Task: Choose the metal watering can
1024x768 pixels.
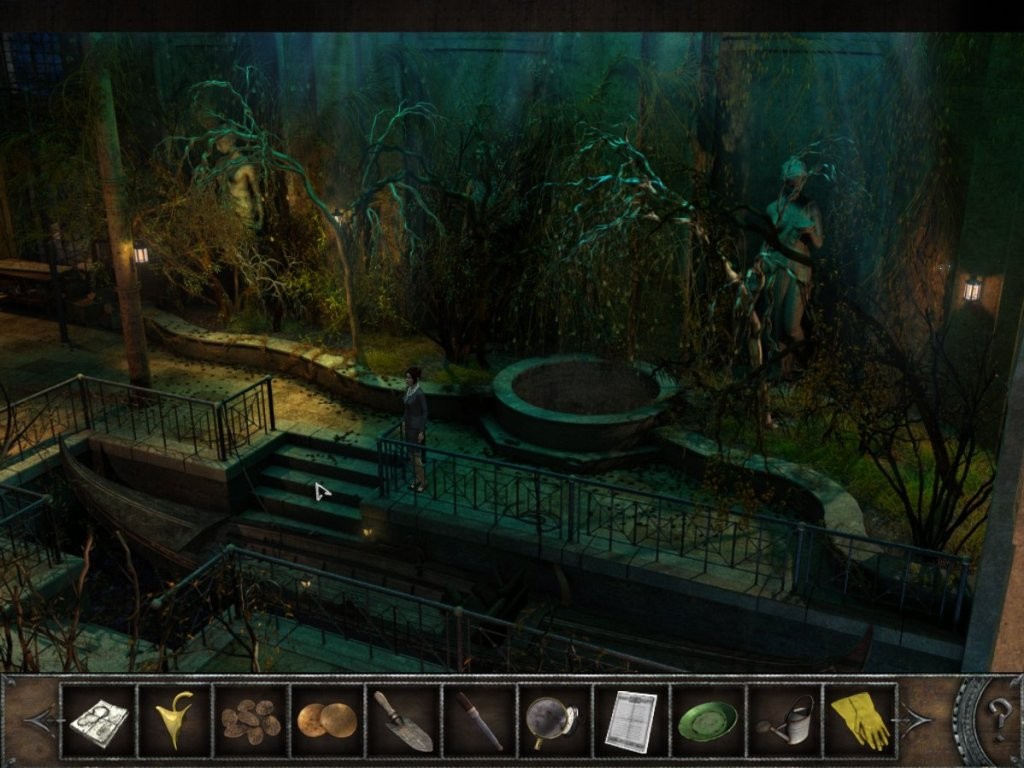Action: 784,720
